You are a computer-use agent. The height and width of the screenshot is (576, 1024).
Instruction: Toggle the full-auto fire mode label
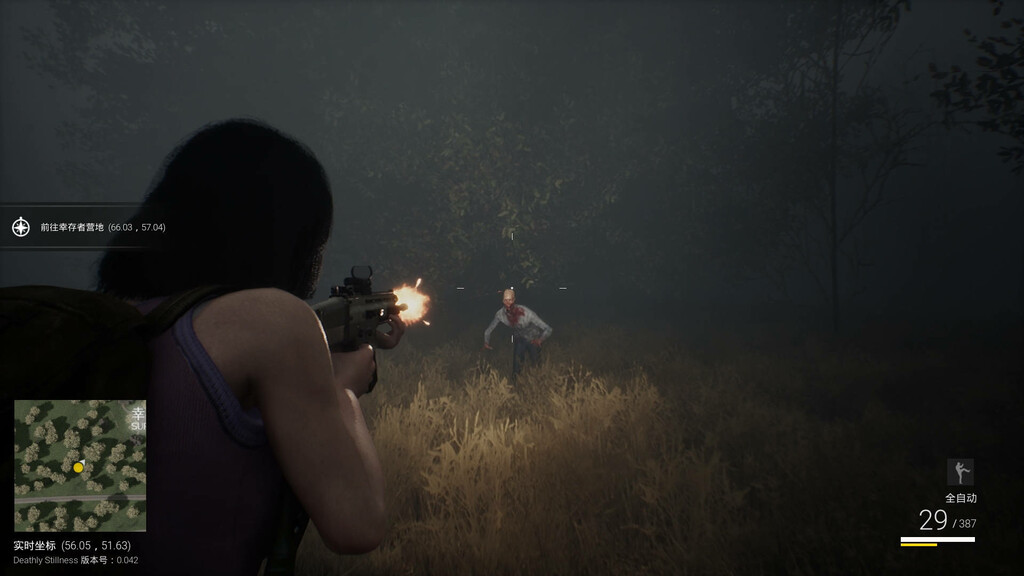[960, 498]
